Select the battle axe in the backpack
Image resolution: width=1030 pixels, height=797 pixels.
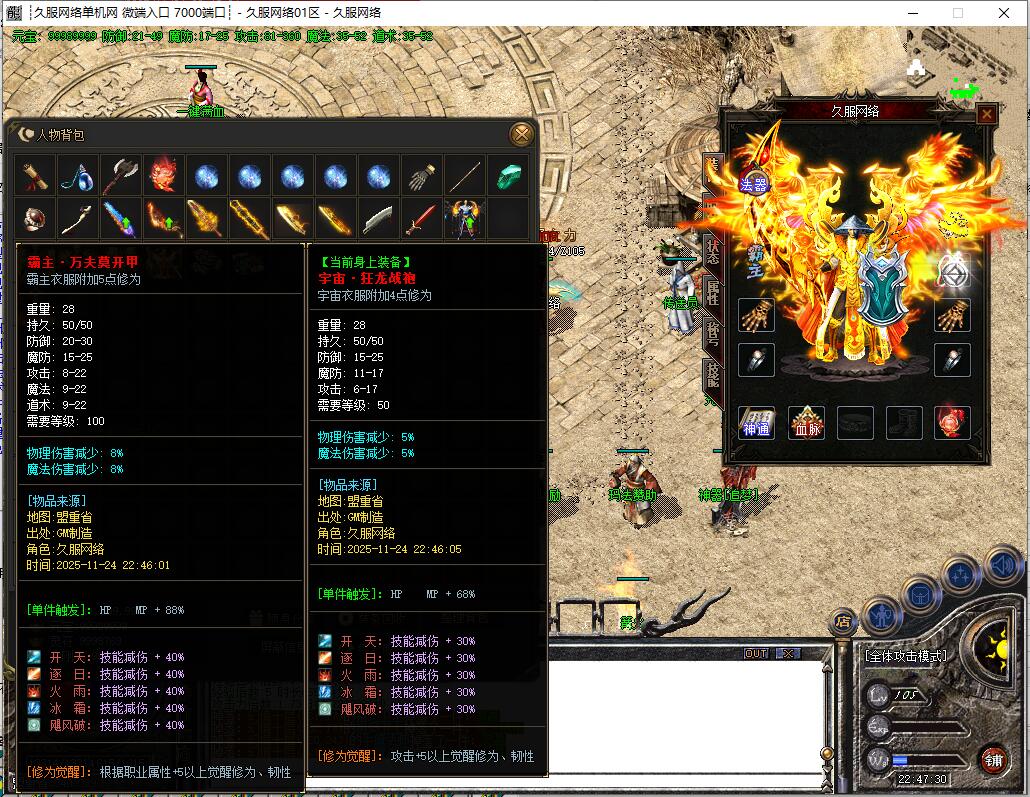pyautogui.click(x=121, y=176)
